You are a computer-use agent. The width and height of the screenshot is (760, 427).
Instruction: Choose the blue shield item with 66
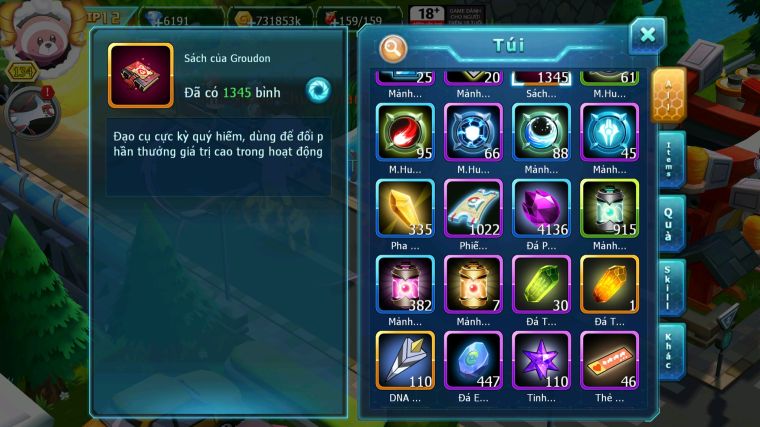[473, 132]
